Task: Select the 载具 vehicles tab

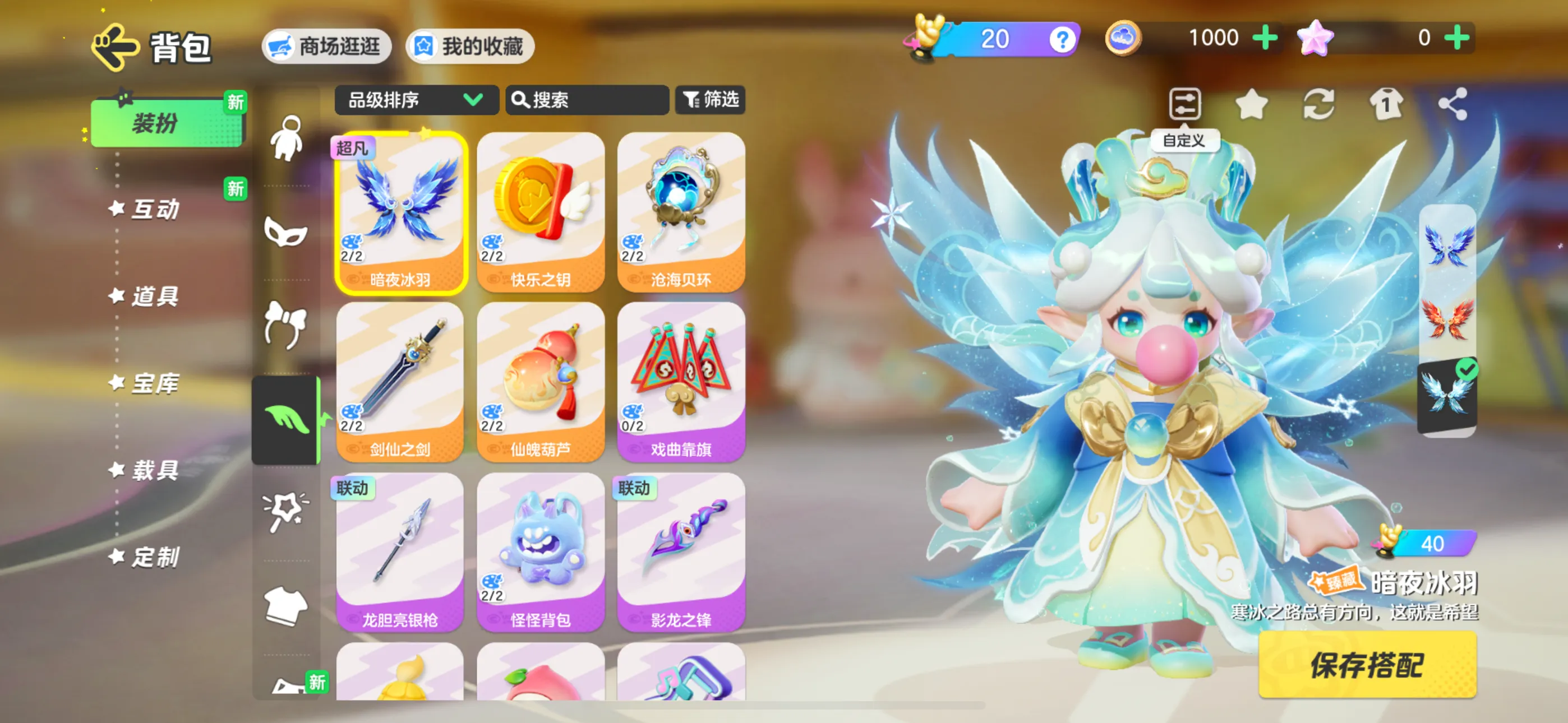Action: coord(155,470)
